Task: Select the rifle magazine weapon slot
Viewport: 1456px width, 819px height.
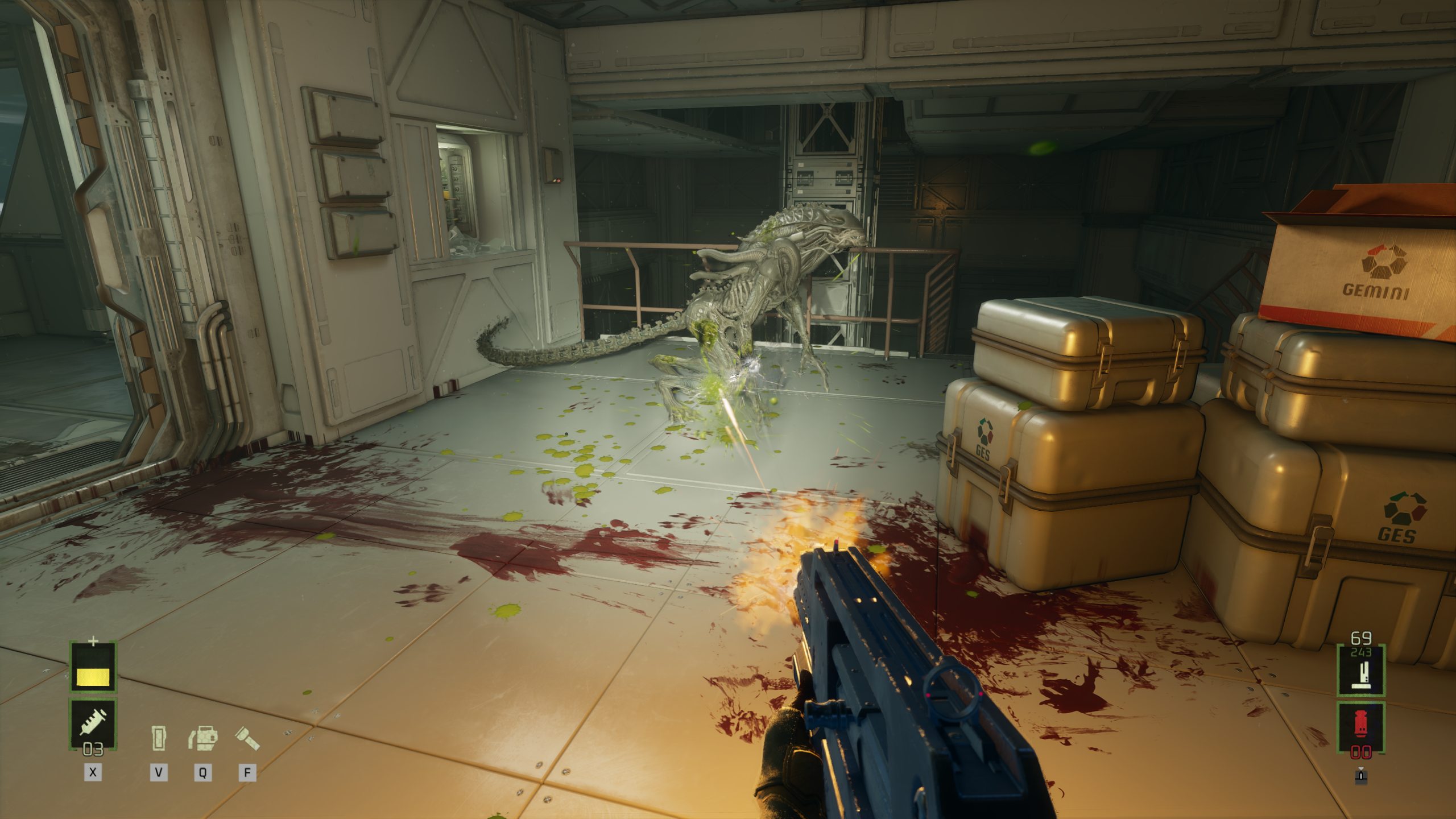Action: pos(1361,672)
